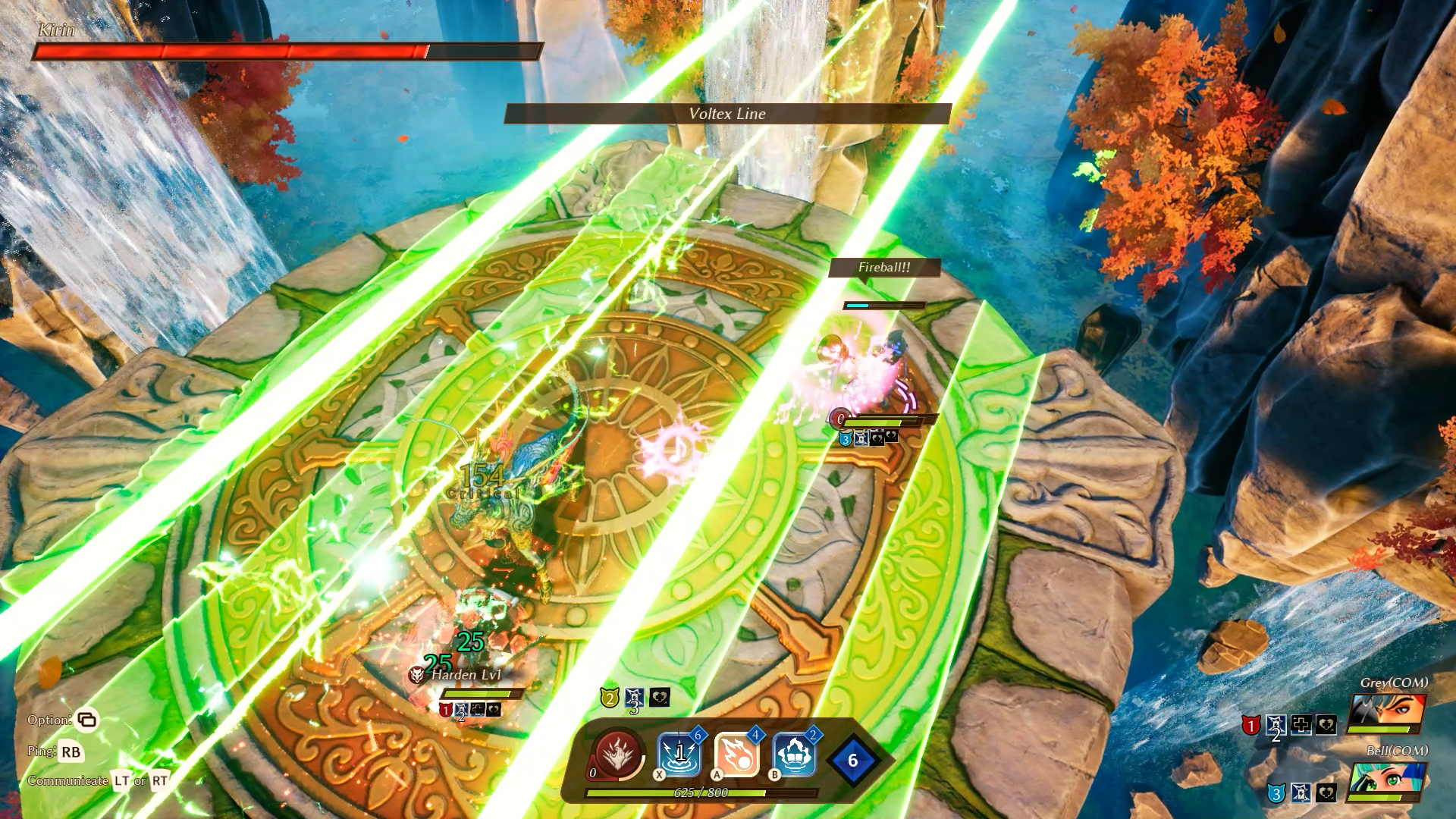1456x819 pixels.
Task: Select Grey's party portrait
Action: point(1386,714)
